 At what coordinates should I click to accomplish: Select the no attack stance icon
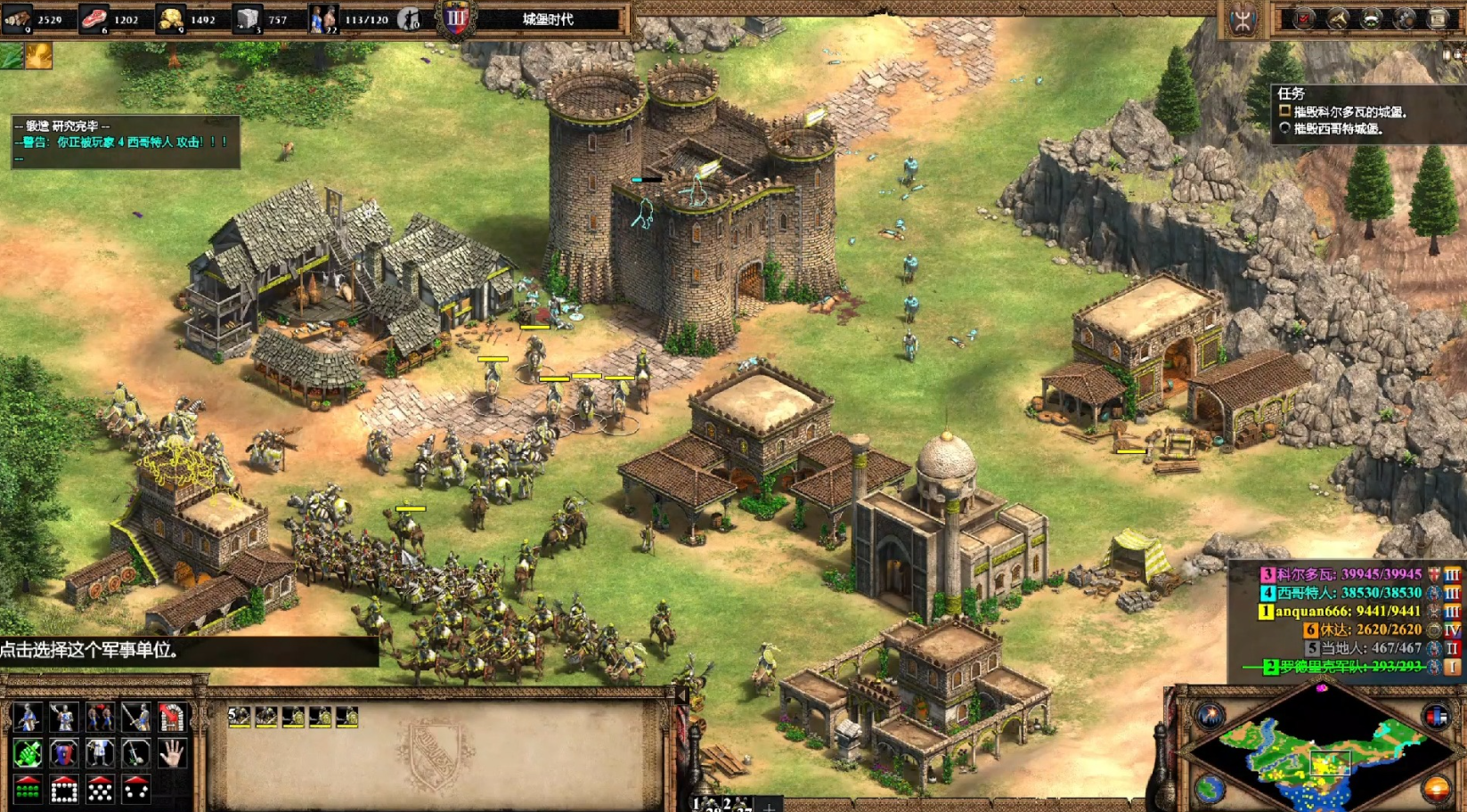tap(135, 753)
